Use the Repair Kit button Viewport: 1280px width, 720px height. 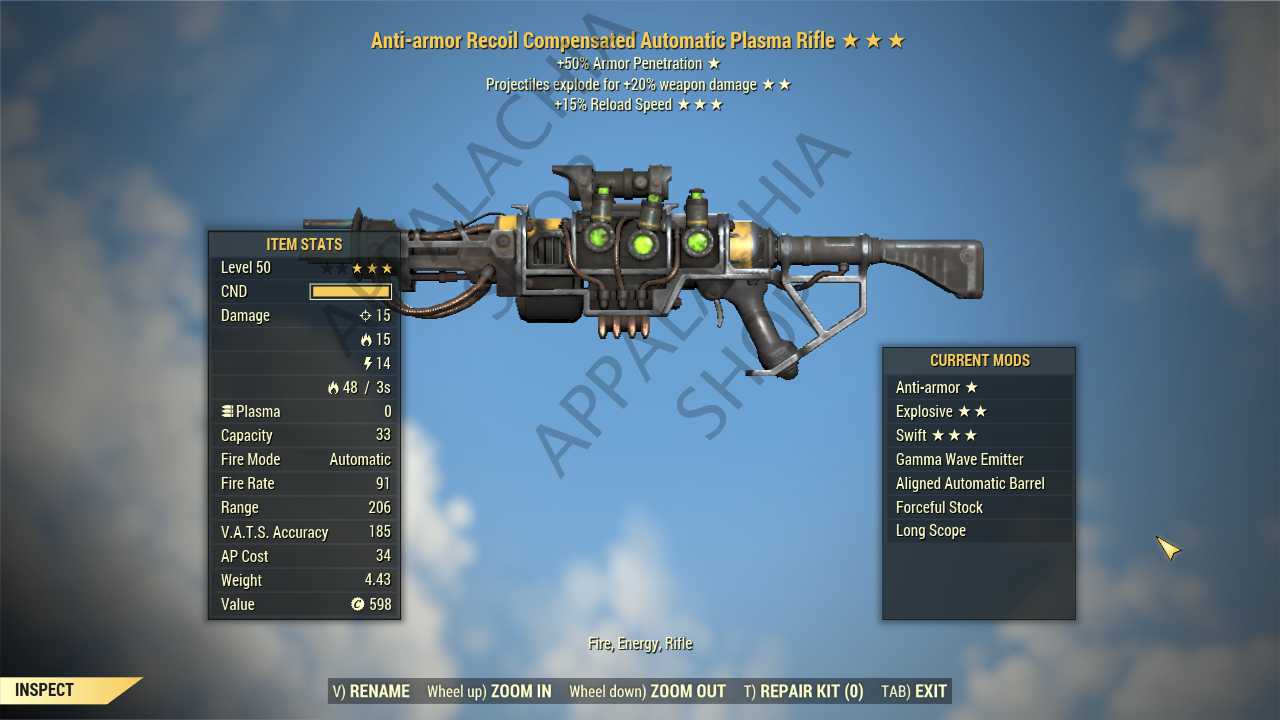[x=803, y=691]
